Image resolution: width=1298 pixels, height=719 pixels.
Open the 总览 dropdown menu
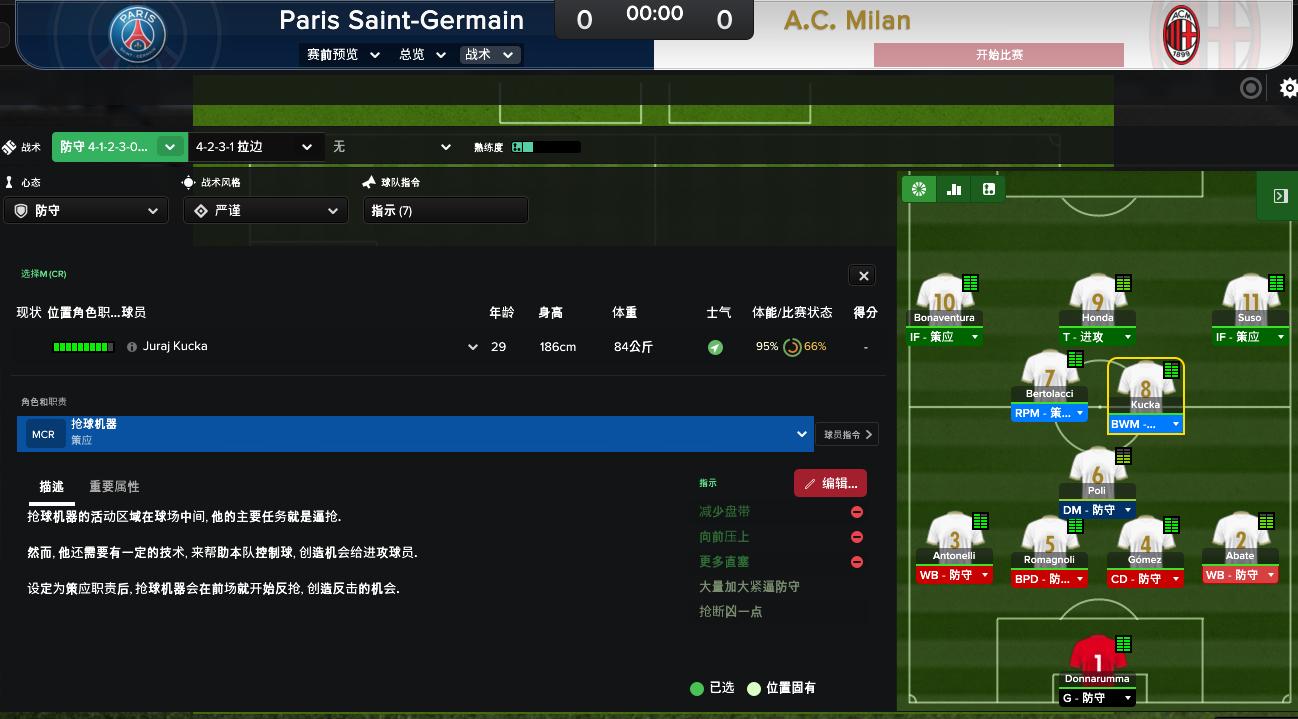(x=422, y=55)
